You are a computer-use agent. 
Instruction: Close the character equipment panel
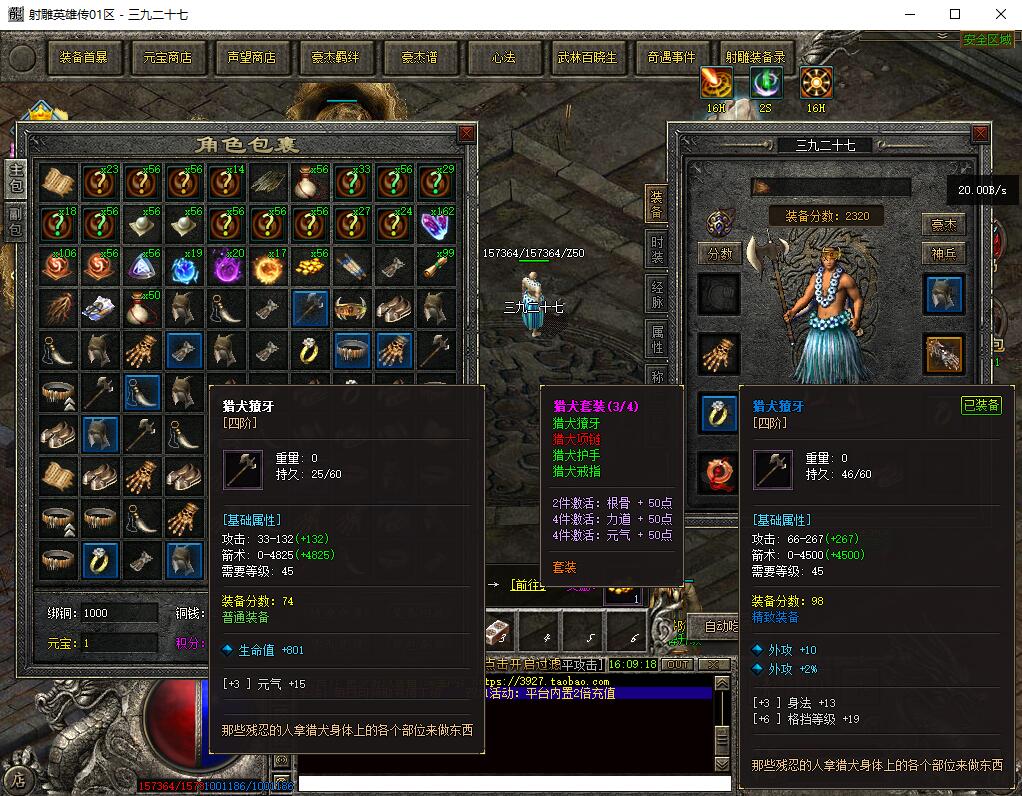pyautogui.click(x=981, y=134)
